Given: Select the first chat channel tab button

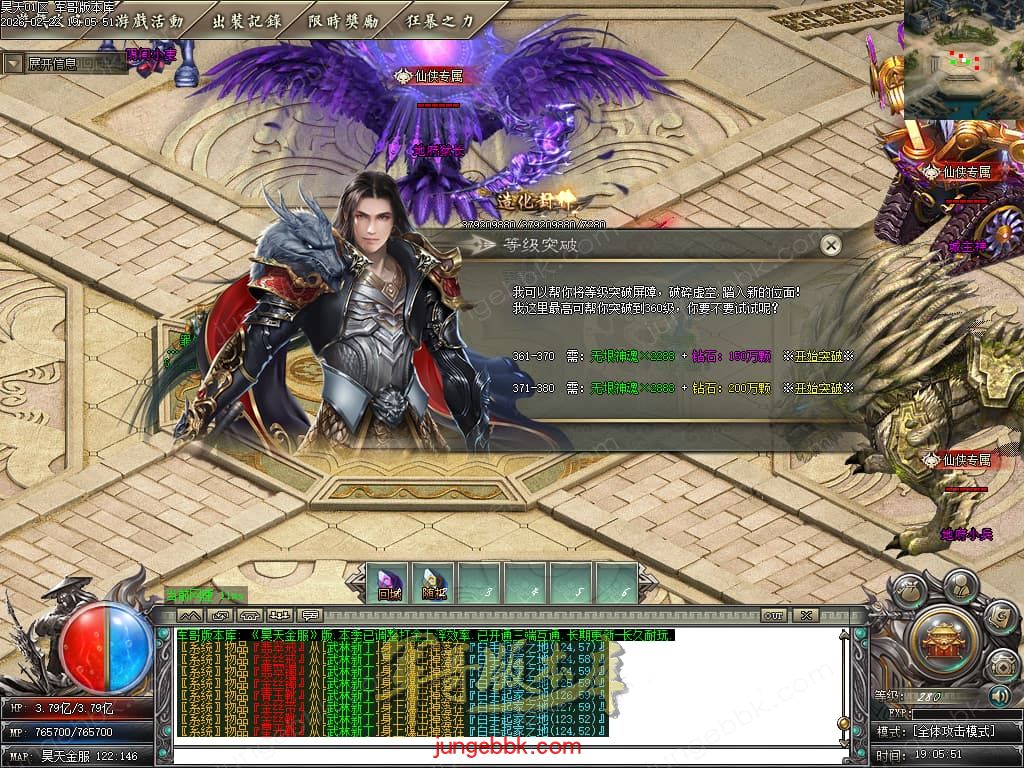Looking at the screenshot, I should [x=190, y=615].
